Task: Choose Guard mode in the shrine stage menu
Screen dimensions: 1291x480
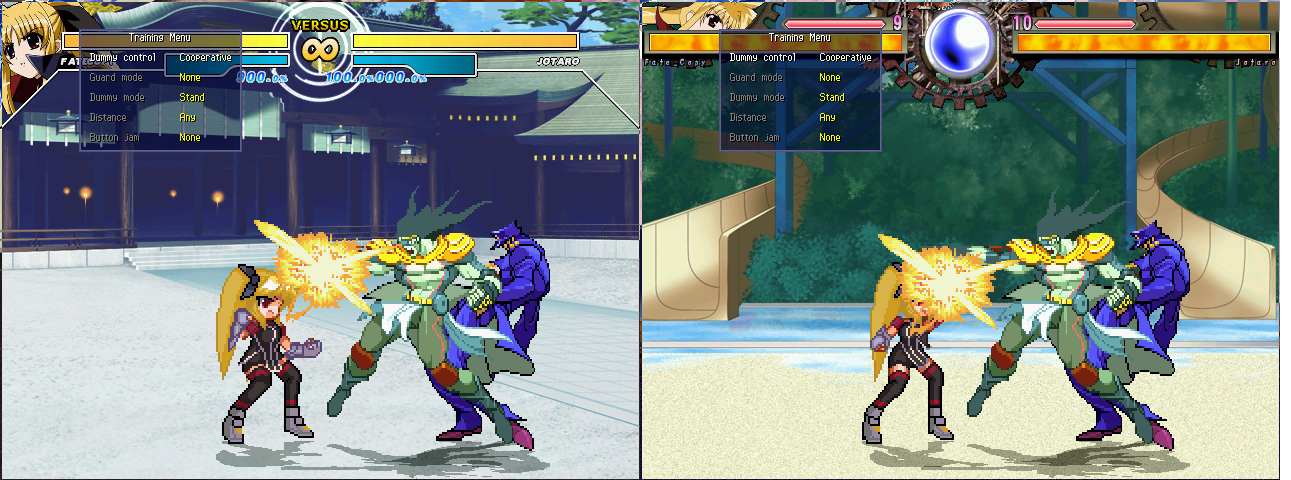Action: (x=115, y=78)
